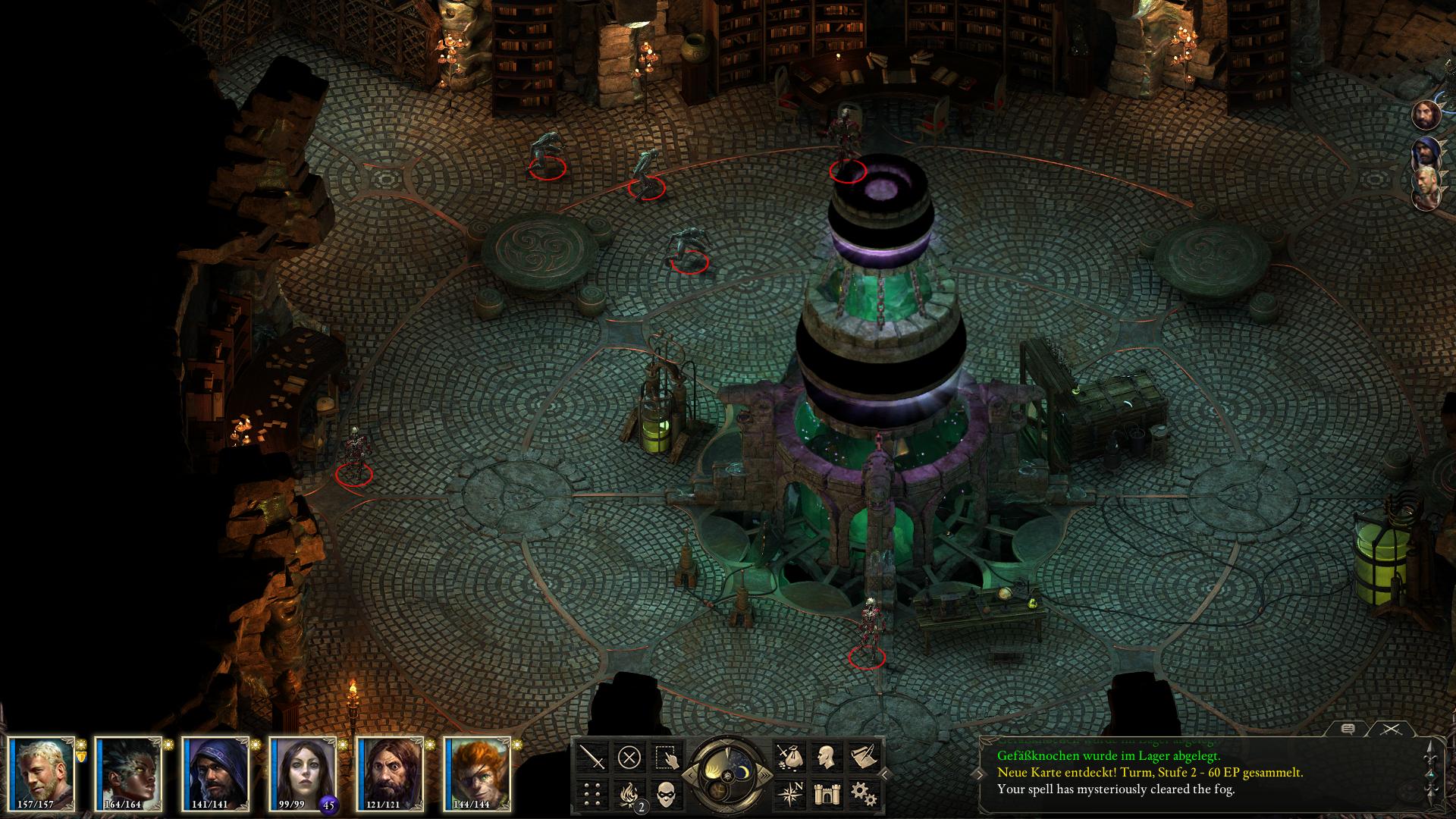Screen dimensions: 1456x819
Task: Open the journal scroll and quill
Action: click(x=862, y=757)
